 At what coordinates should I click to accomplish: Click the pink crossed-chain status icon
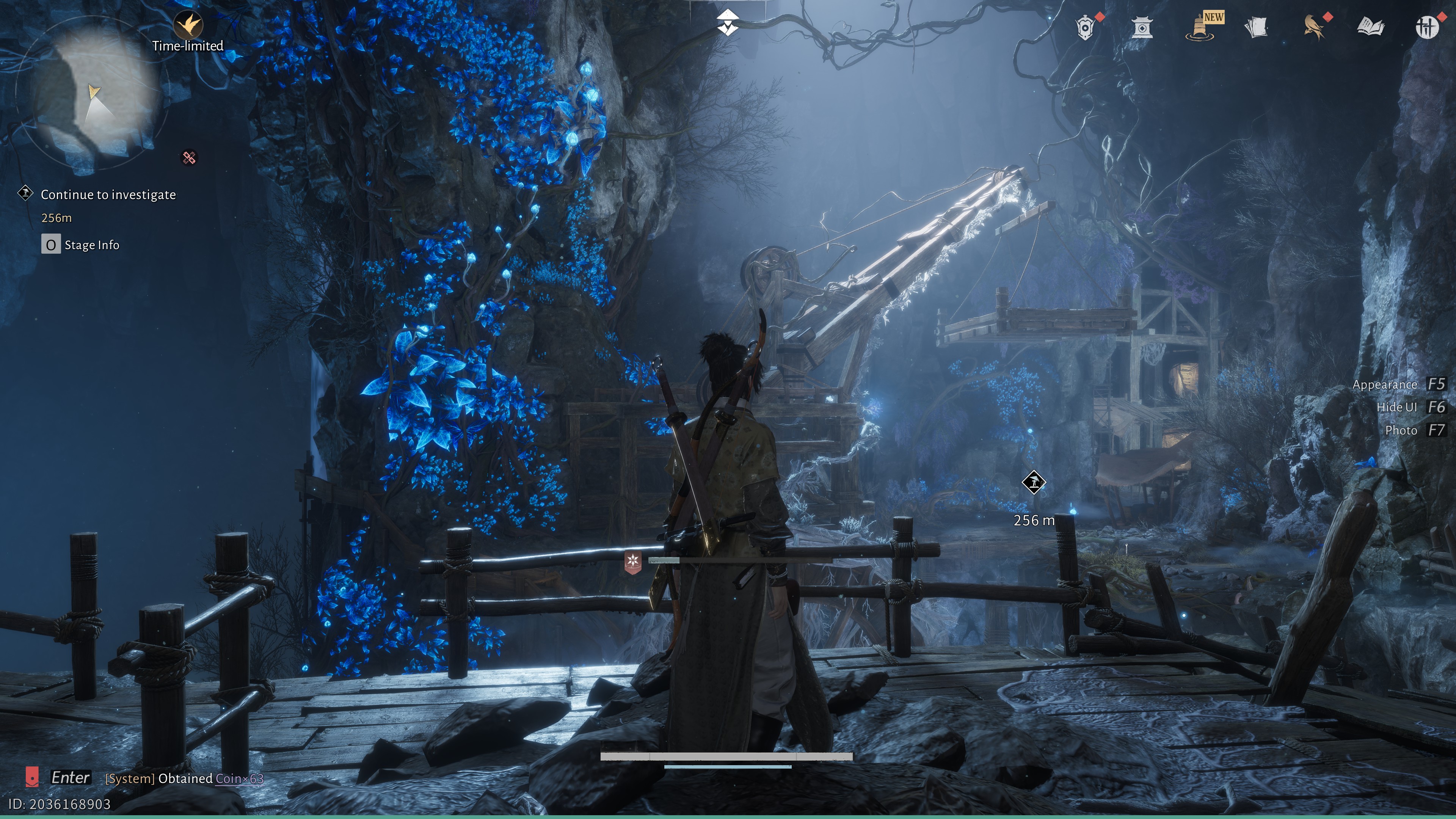[x=189, y=158]
